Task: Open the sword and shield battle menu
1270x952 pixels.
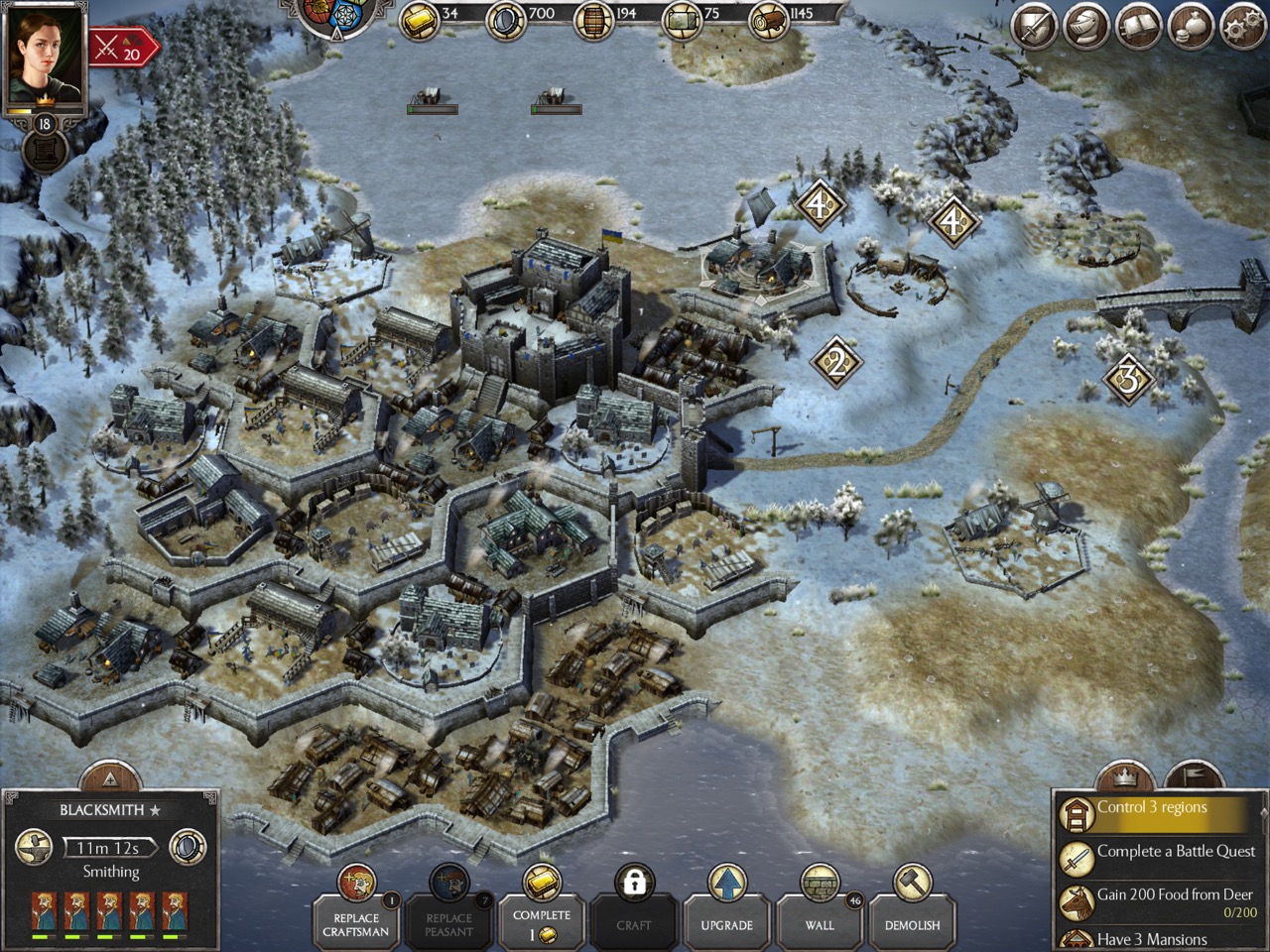Action: [x=1033, y=27]
